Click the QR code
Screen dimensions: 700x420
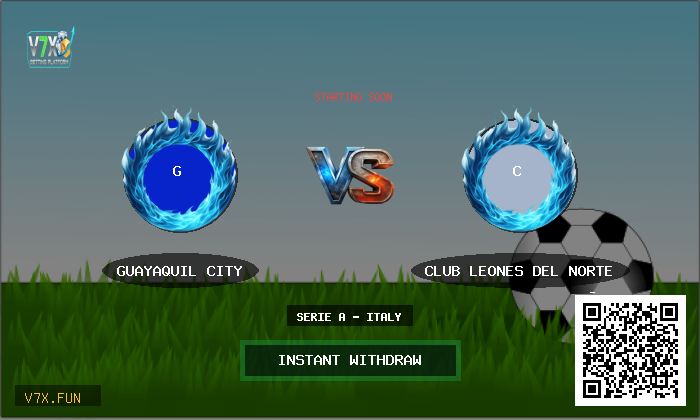click(630, 350)
